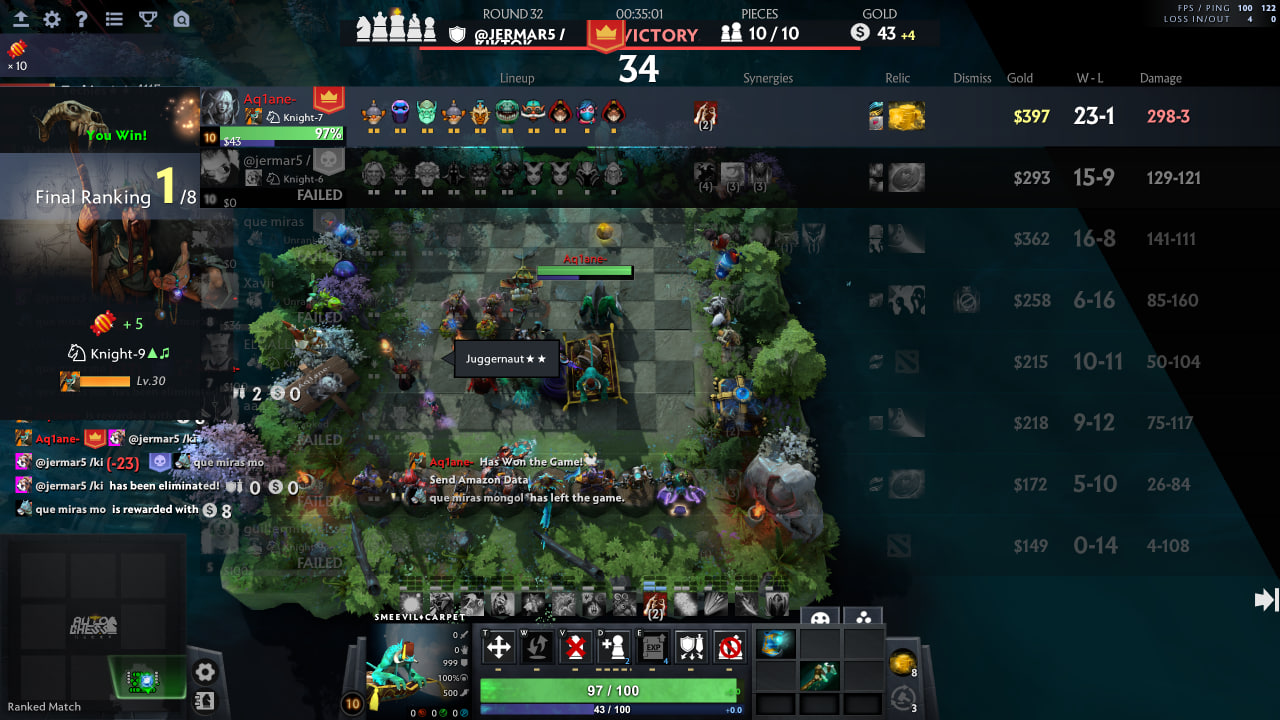Viewport: 1280px width, 720px height.
Task: Click the upload arrow icon
Action: [x=20, y=19]
